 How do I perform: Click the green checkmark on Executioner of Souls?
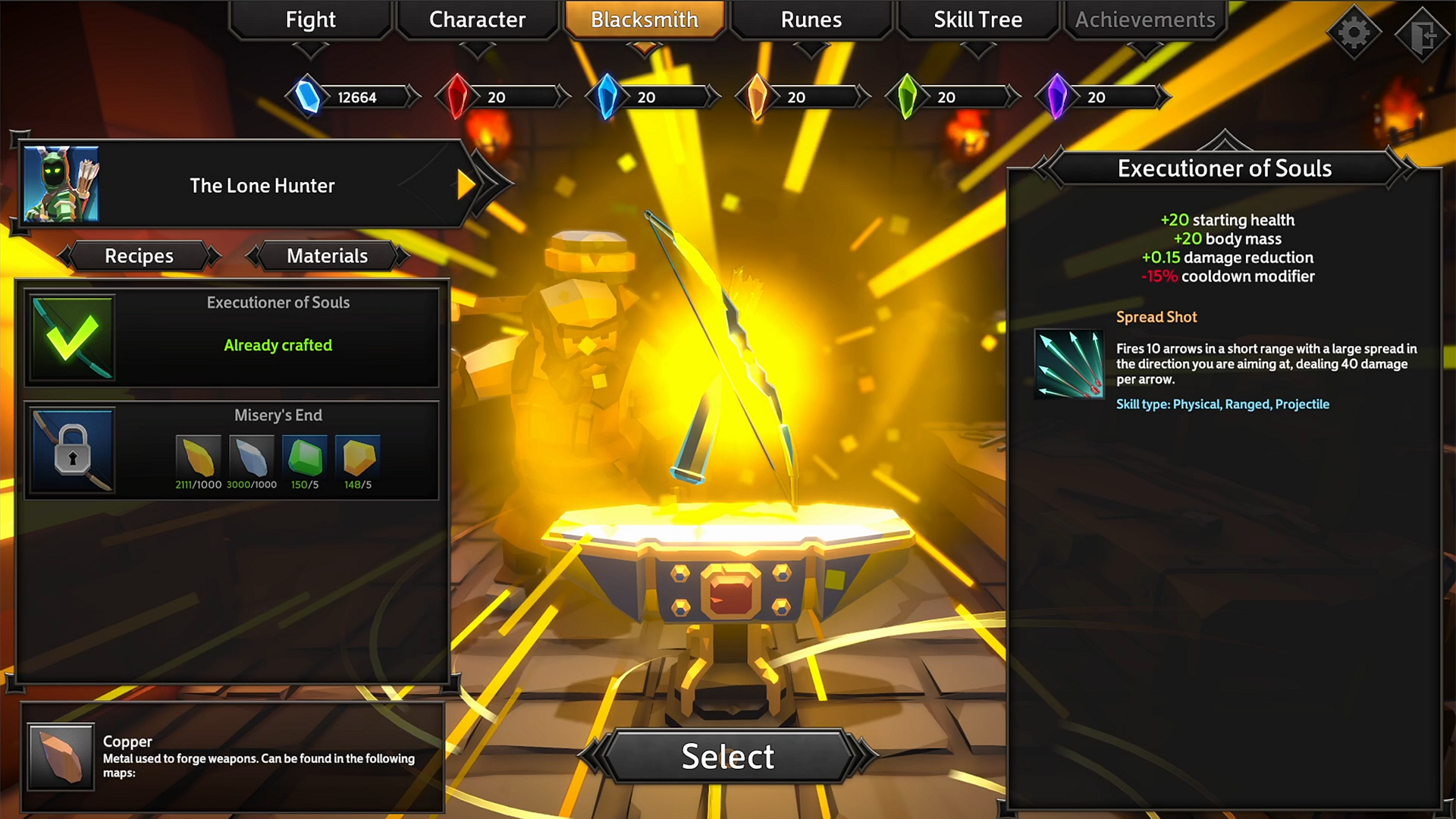tap(72, 337)
